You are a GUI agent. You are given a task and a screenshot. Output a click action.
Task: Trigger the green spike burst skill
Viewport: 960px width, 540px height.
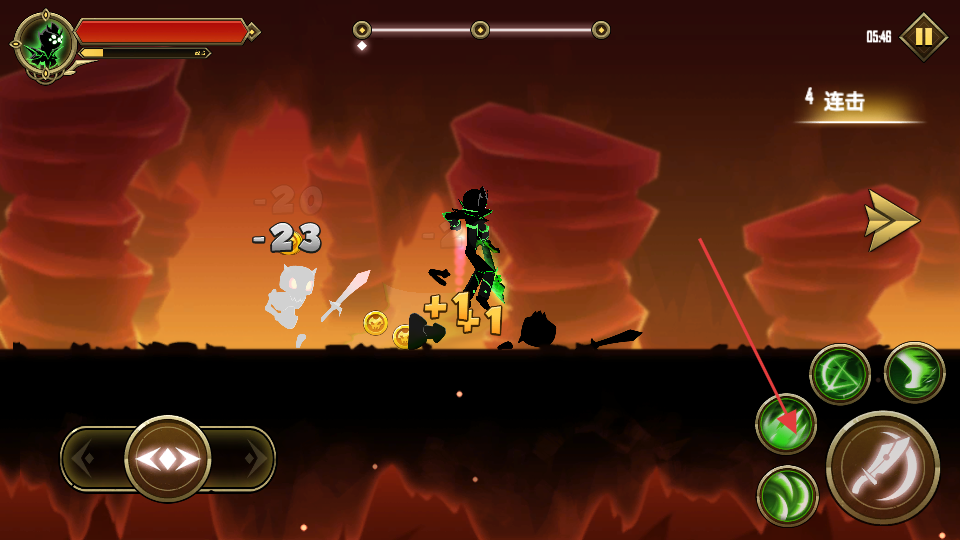click(785, 423)
